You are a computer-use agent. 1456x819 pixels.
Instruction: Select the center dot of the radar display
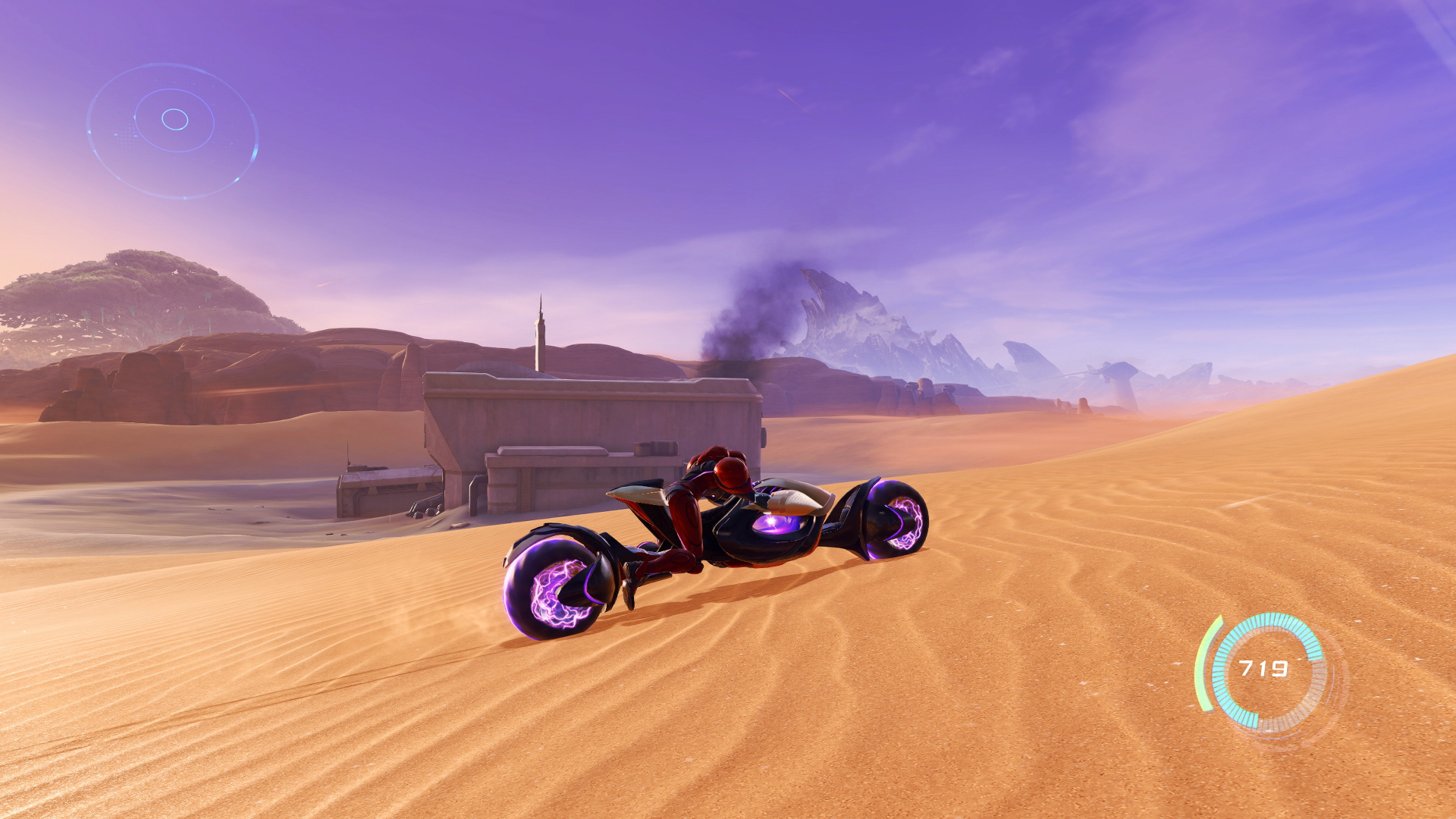click(174, 120)
